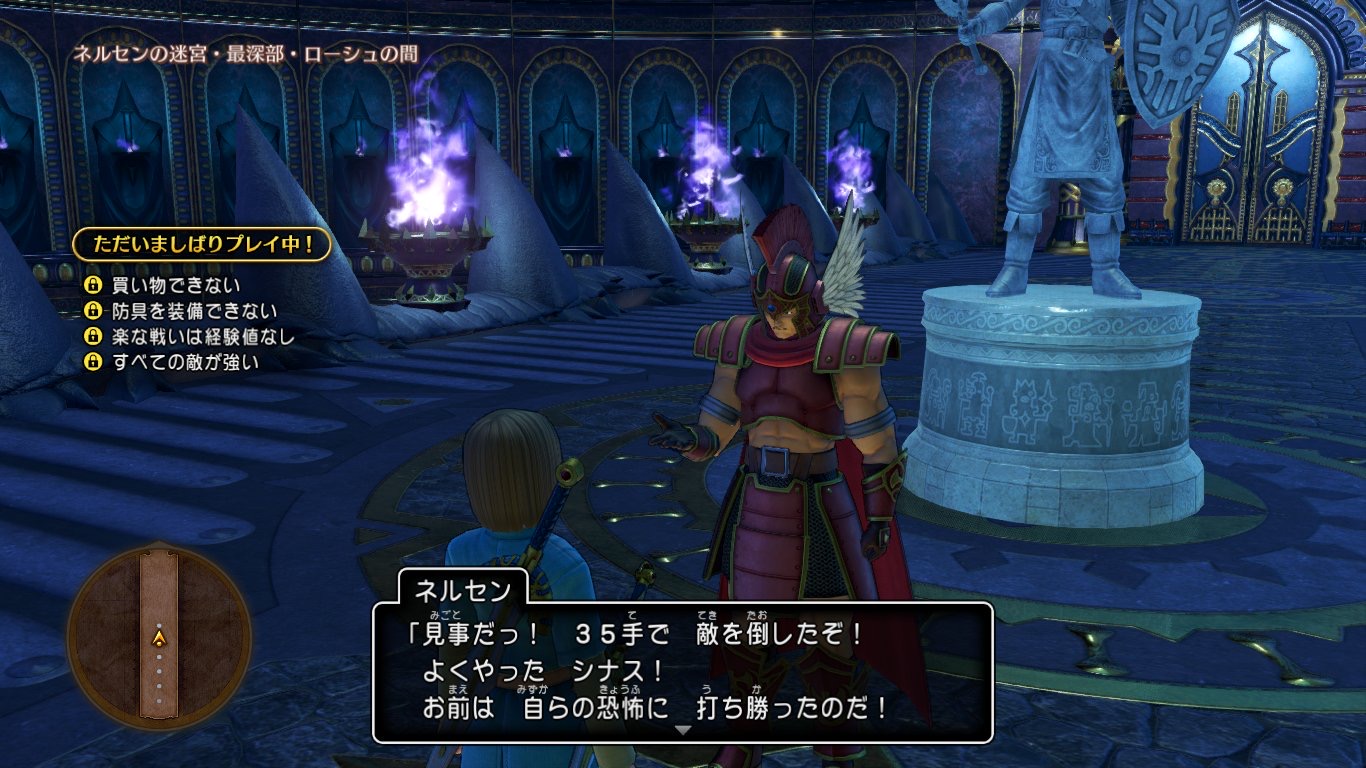Advance the dialogue with the down arrow

tap(683, 731)
